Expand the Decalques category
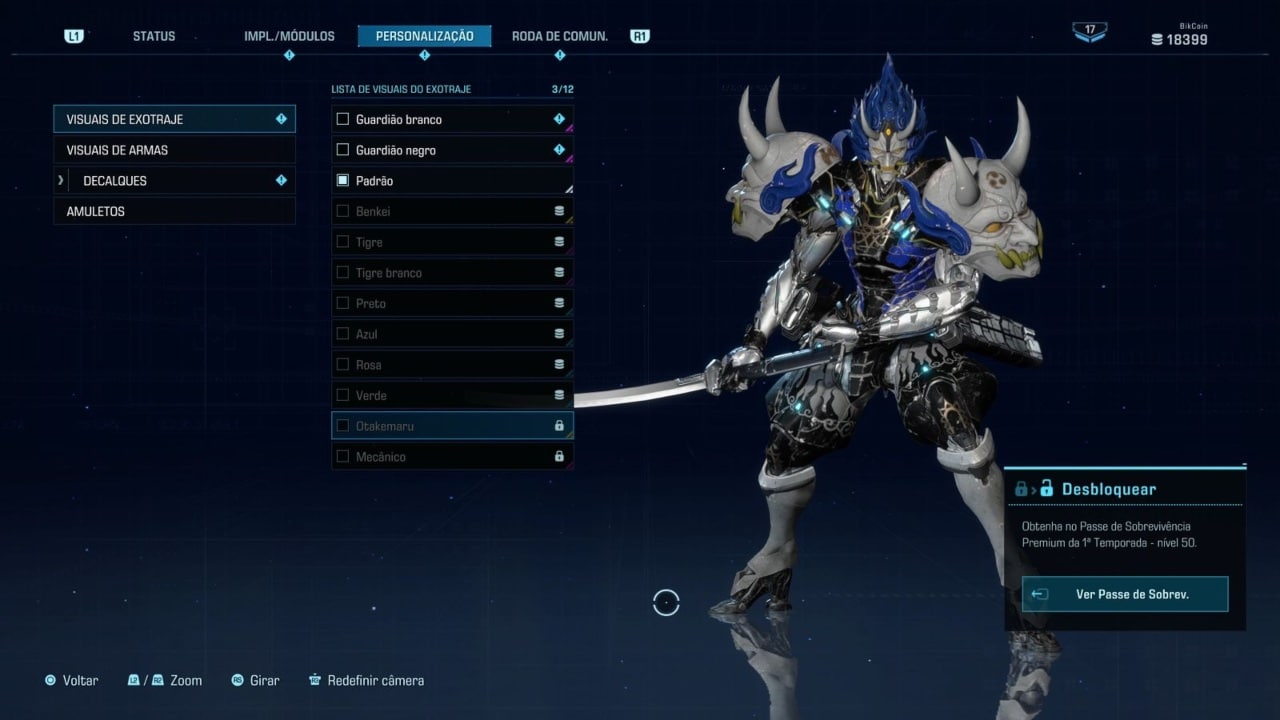 [x=174, y=181]
